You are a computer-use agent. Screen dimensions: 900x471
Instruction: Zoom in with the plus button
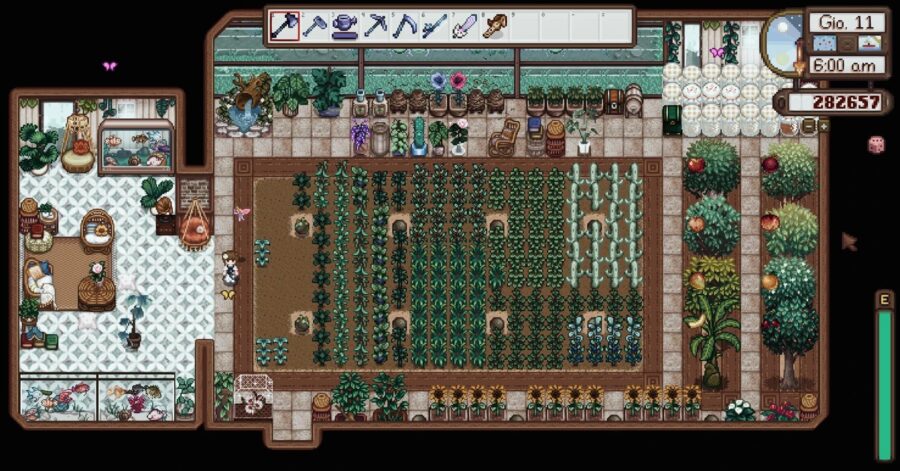[823, 127]
